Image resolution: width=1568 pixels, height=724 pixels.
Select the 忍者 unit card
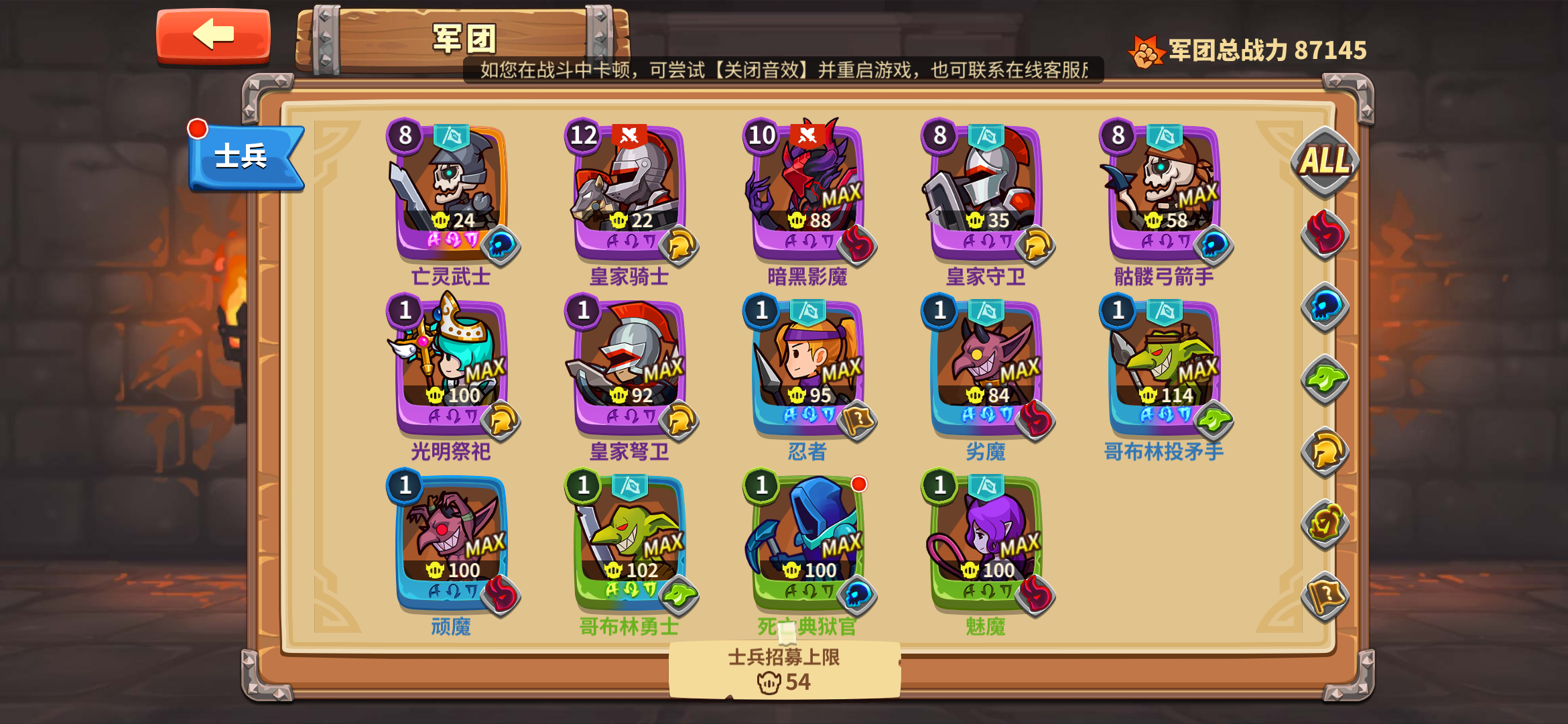[804, 365]
